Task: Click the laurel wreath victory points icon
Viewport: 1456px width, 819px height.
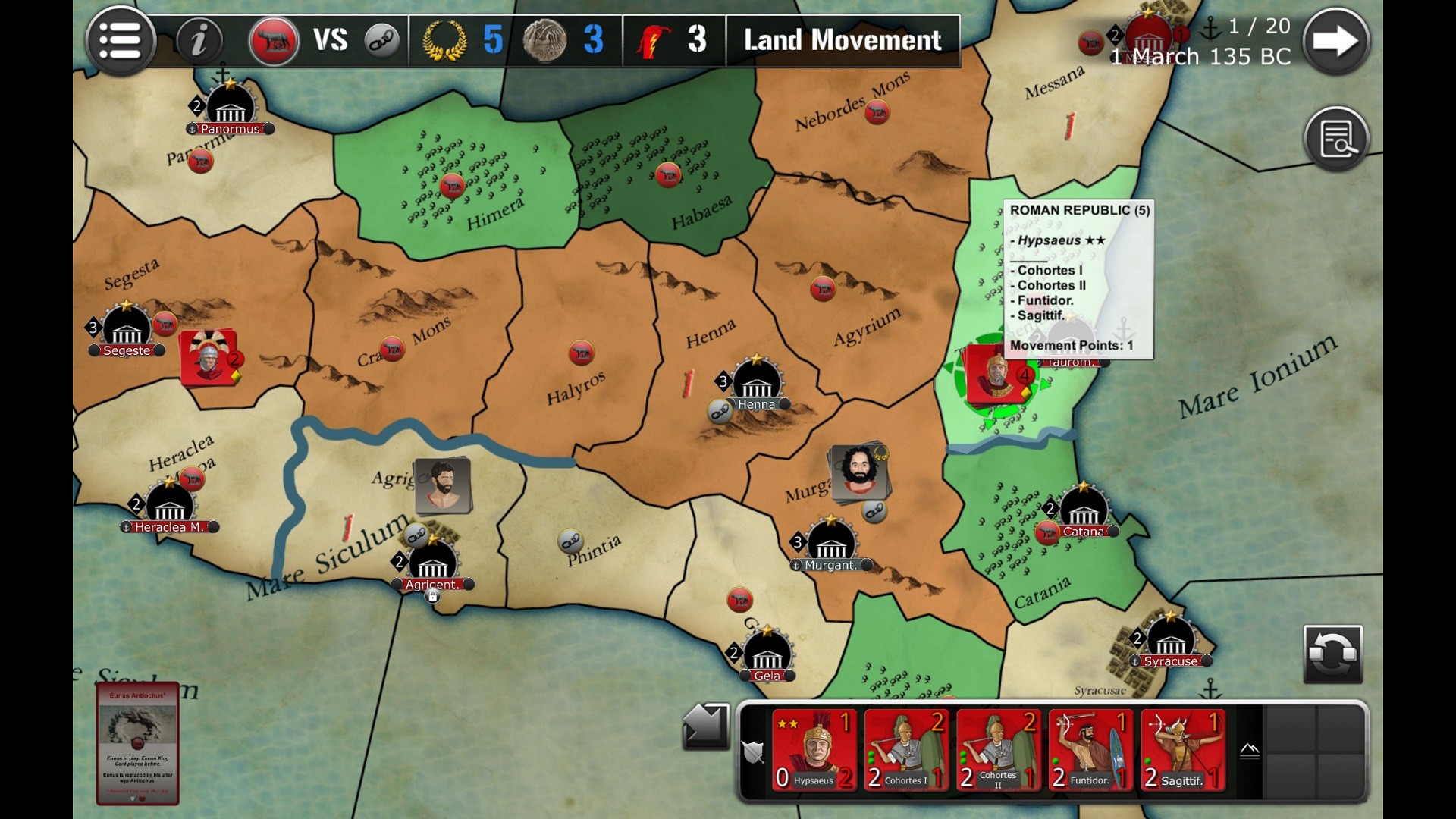Action: [444, 40]
